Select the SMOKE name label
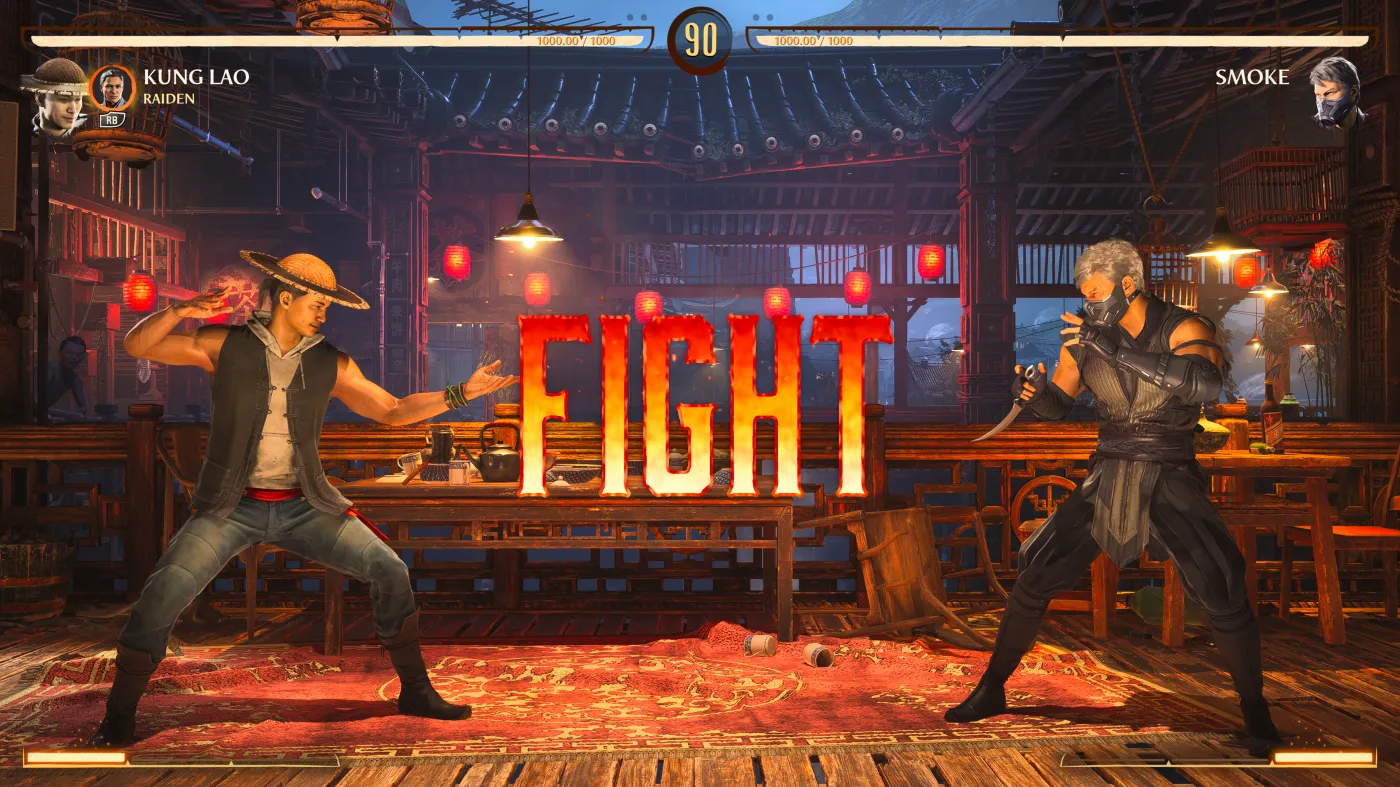1400x787 pixels. click(1251, 77)
